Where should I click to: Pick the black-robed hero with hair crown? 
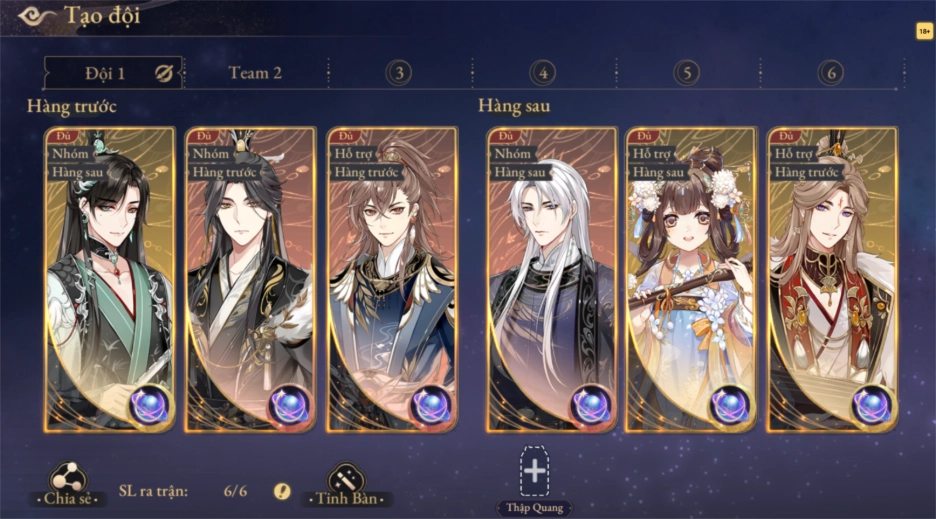click(x=250, y=280)
